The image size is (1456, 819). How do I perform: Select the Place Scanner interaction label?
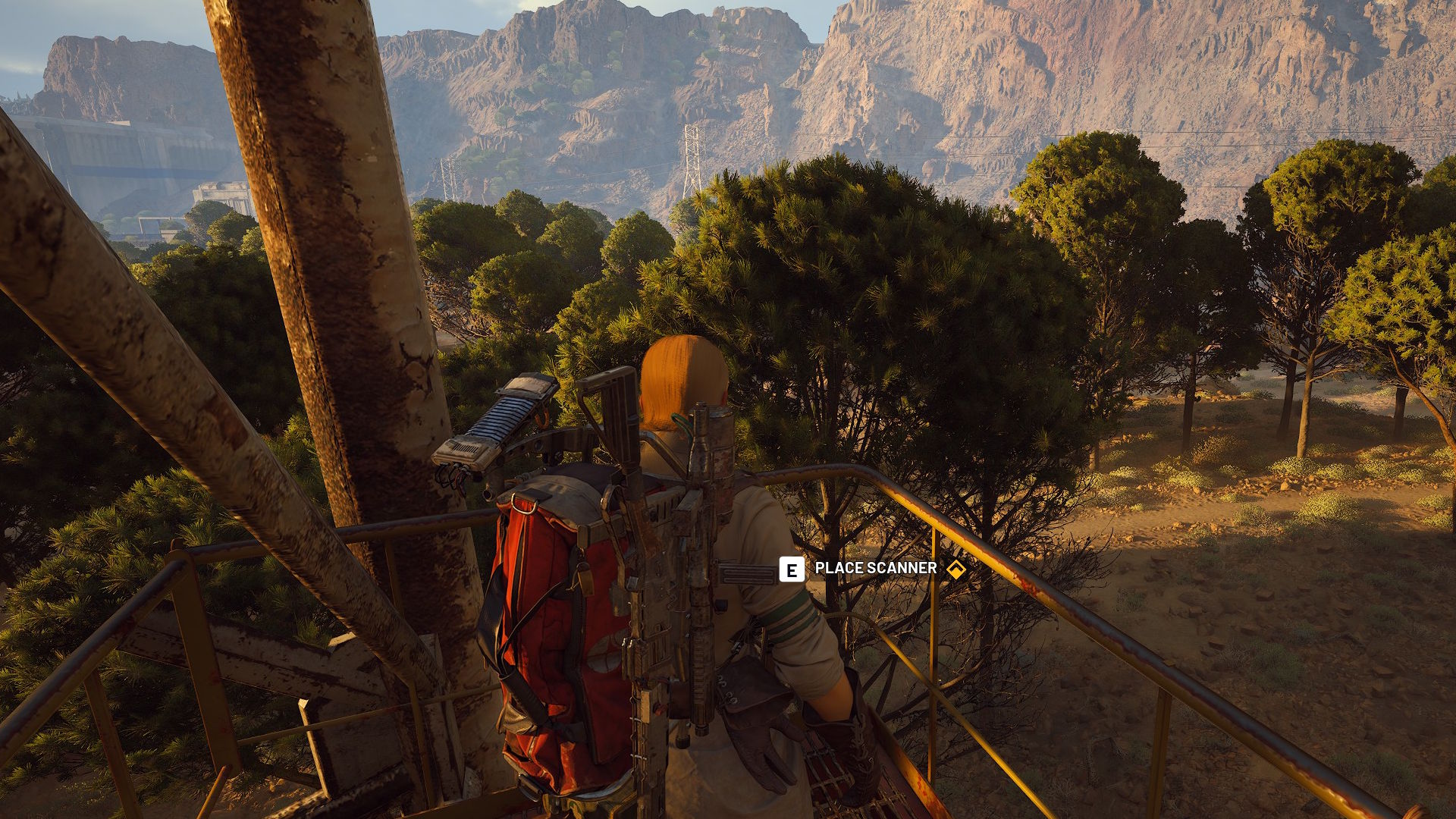coord(875,569)
